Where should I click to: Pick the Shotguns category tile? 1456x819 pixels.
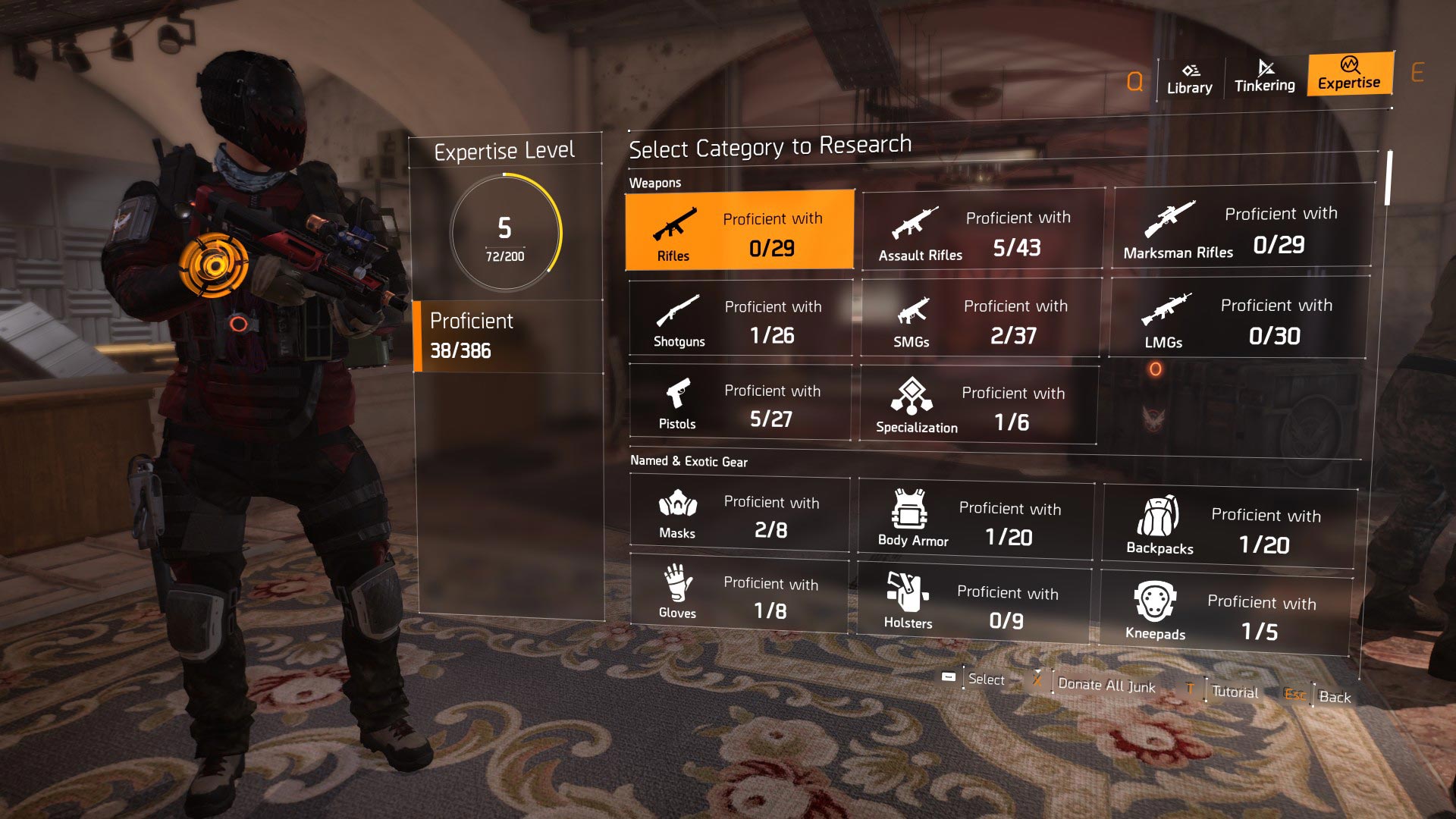tap(740, 318)
